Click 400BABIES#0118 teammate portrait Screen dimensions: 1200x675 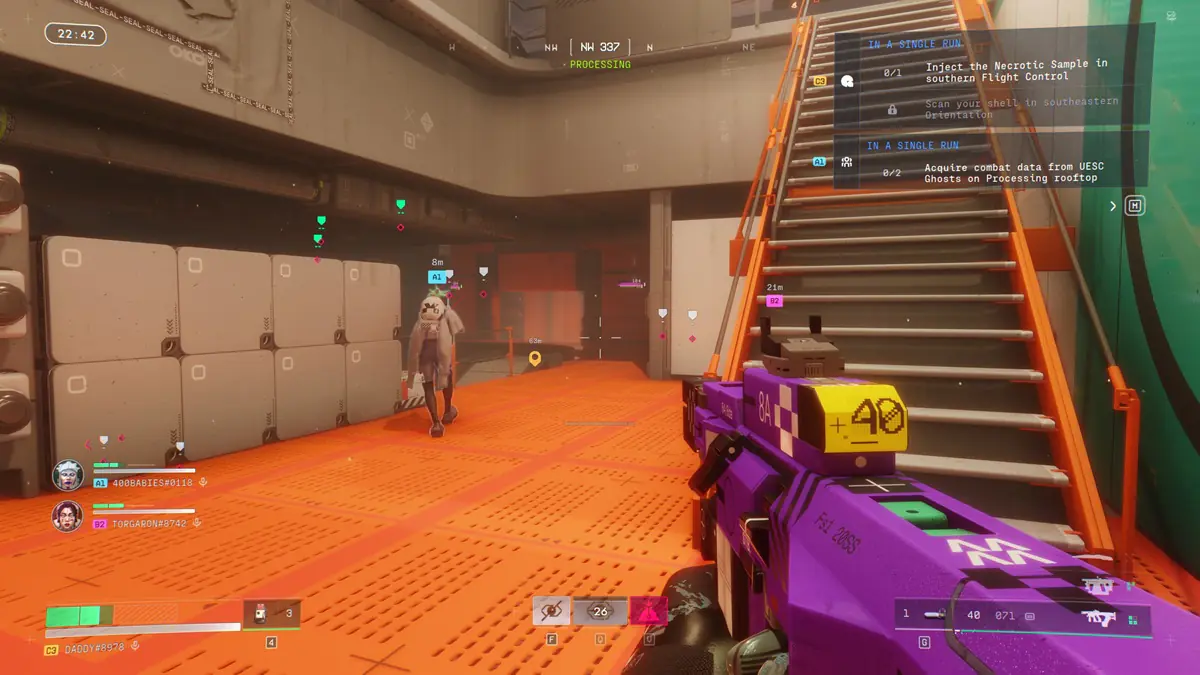coord(68,474)
